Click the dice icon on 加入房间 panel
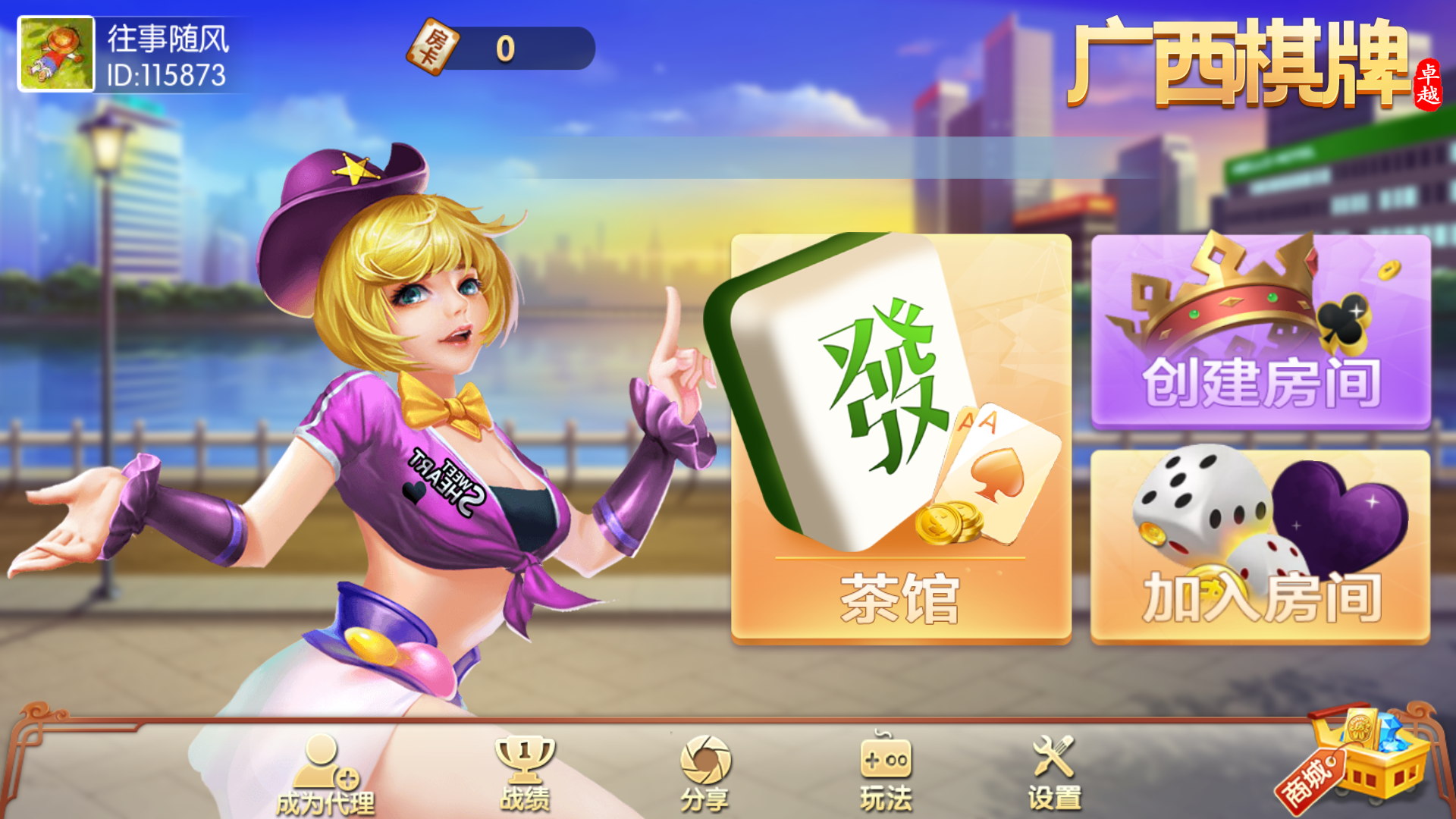1456x819 pixels. (1198, 500)
